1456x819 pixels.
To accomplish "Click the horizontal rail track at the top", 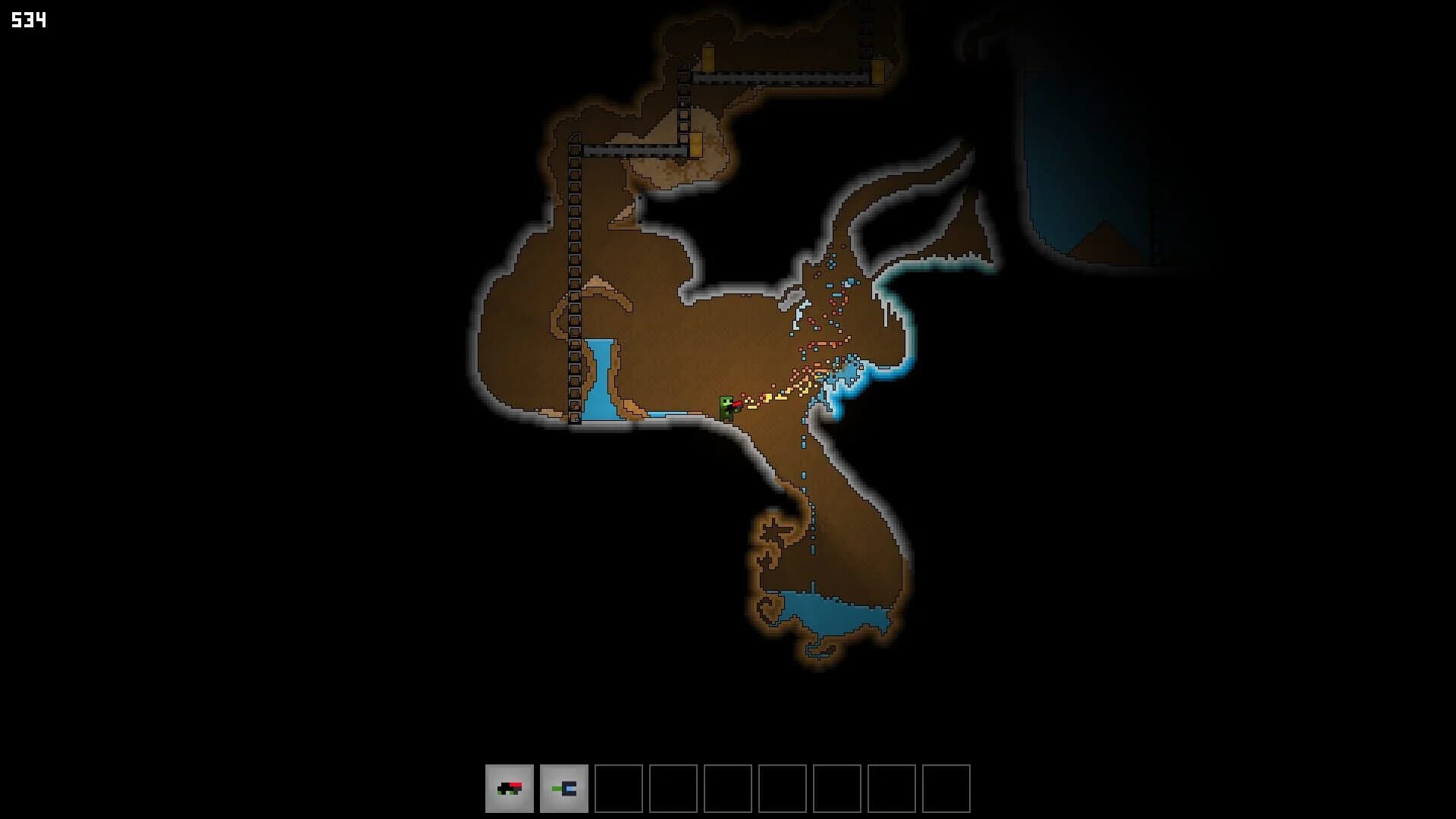I will click(781, 76).
